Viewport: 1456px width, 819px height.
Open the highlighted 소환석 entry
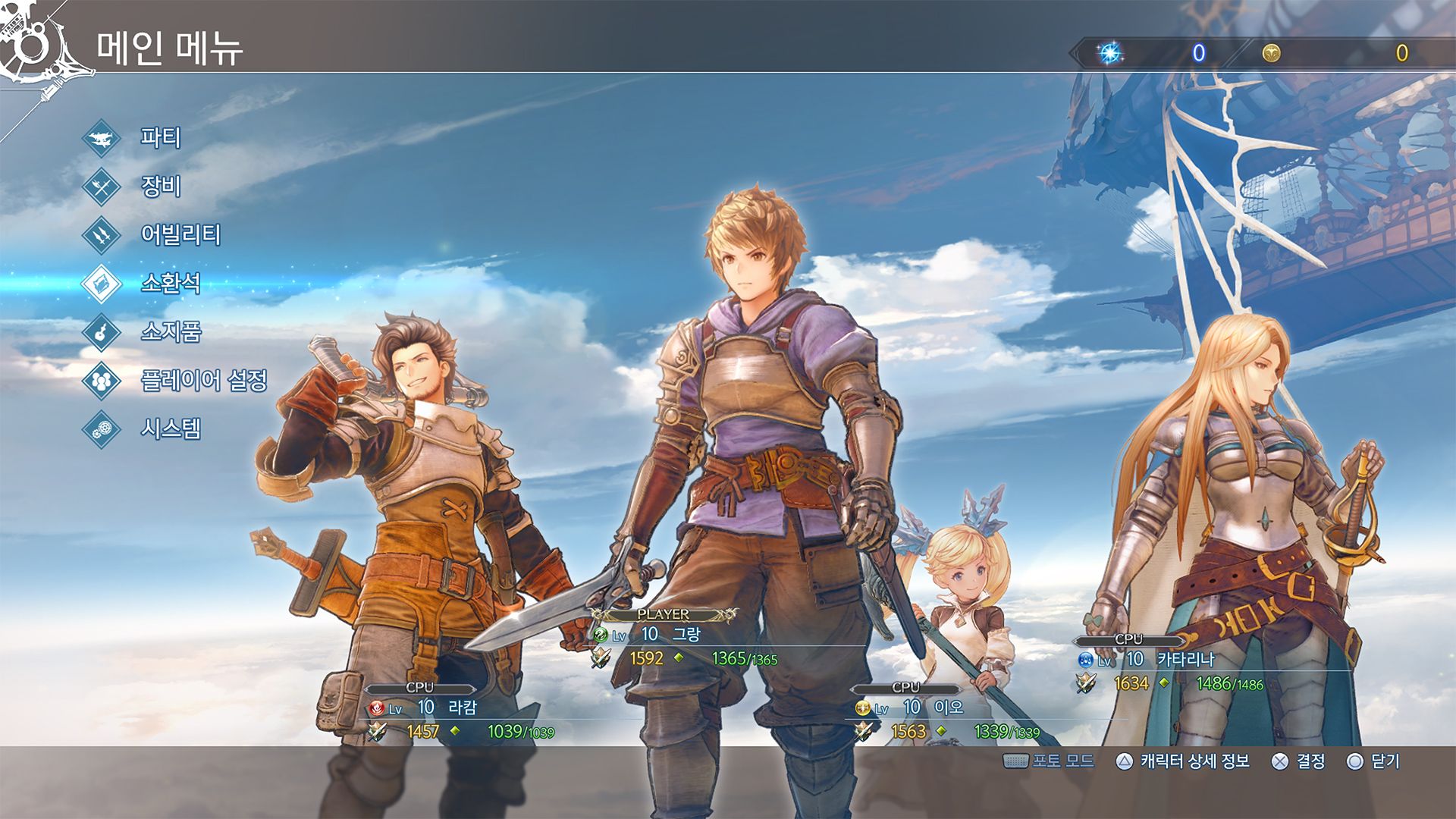click(171, 284)
